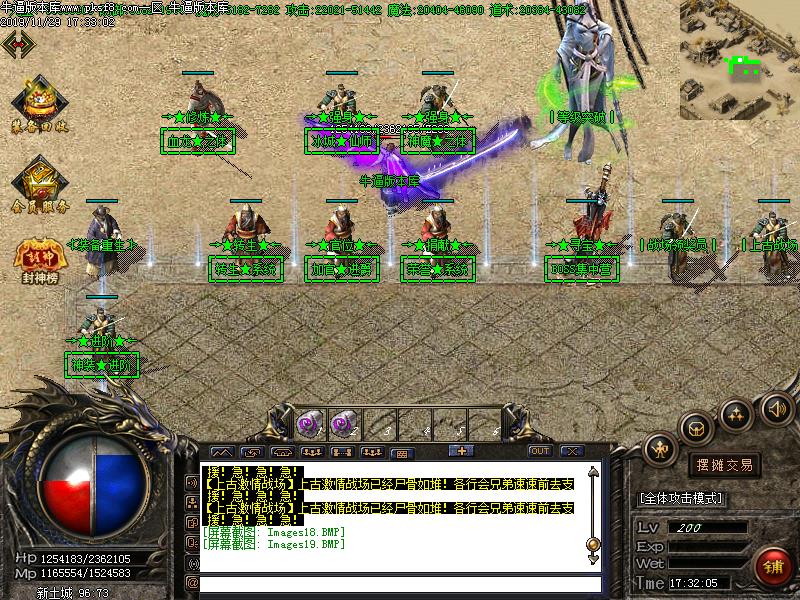Viewport: 800px width, 600px height.
Task: Close the game with the X button
Action: point(571,451)
